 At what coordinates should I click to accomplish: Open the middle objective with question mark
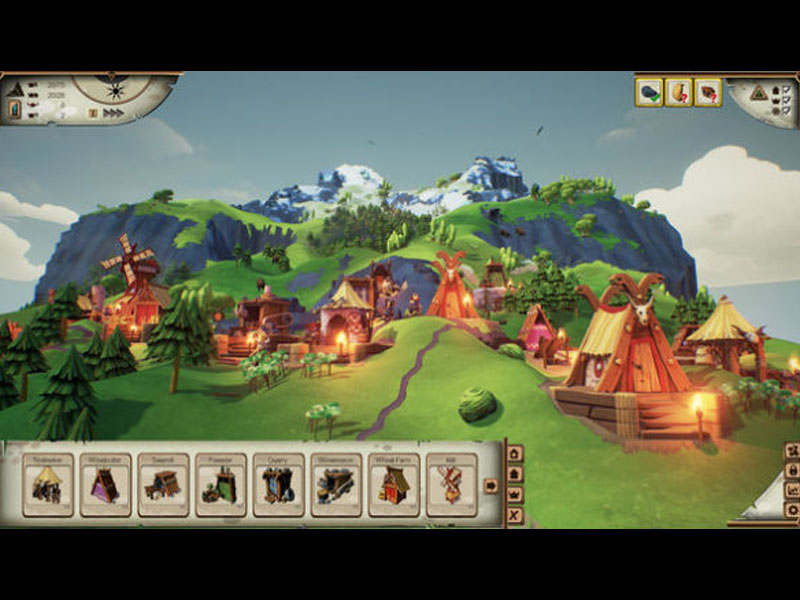679,93
